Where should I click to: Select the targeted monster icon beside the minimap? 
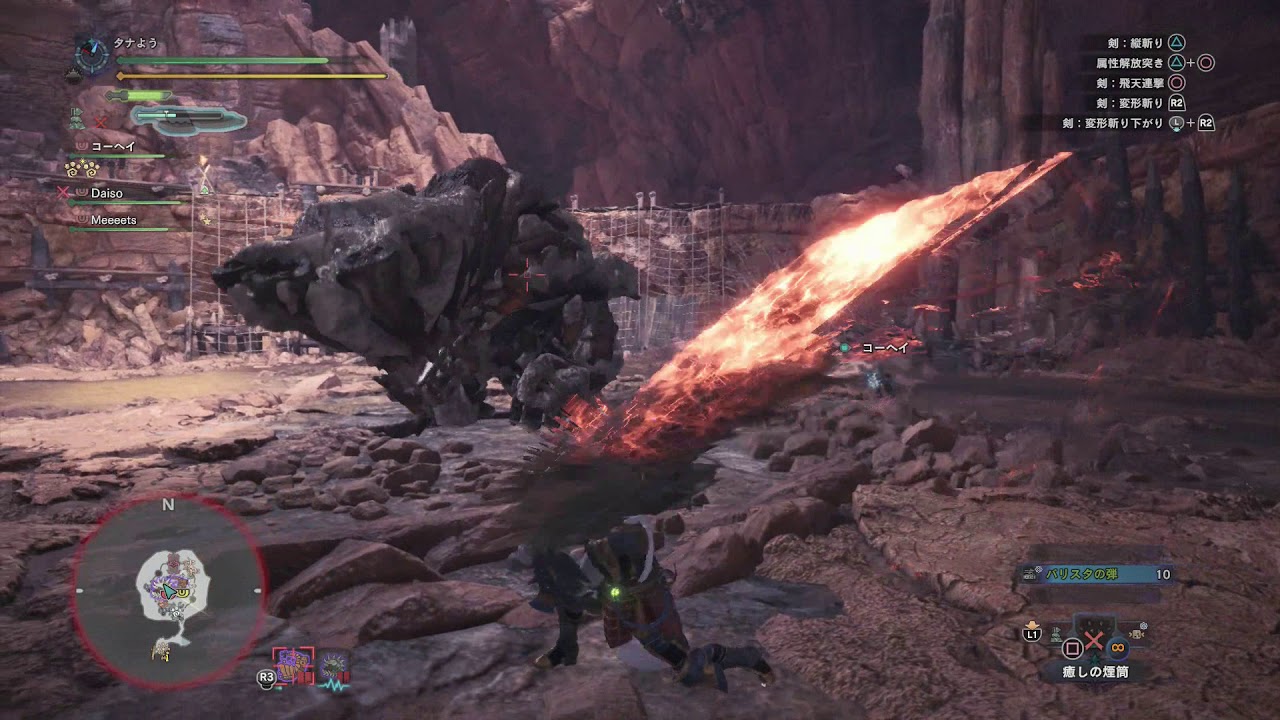pos(294,664)
